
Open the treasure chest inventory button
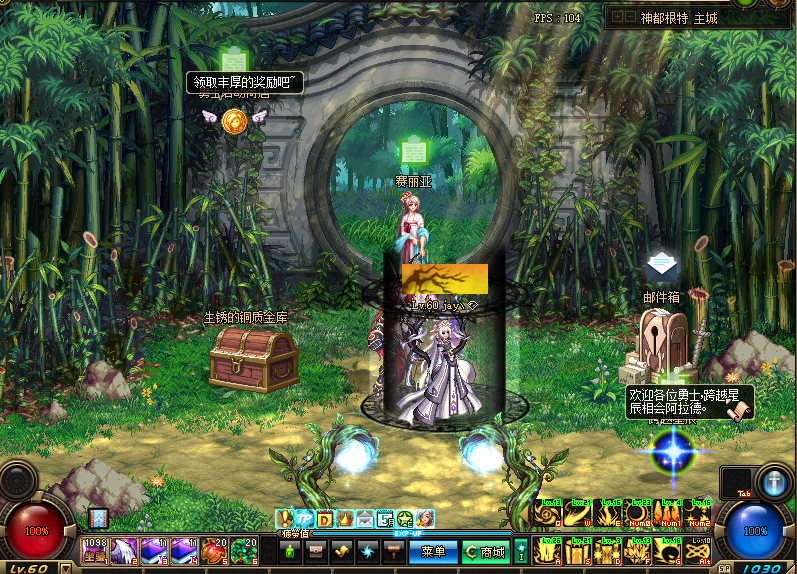pyautogui.click(x=317, y=551)
